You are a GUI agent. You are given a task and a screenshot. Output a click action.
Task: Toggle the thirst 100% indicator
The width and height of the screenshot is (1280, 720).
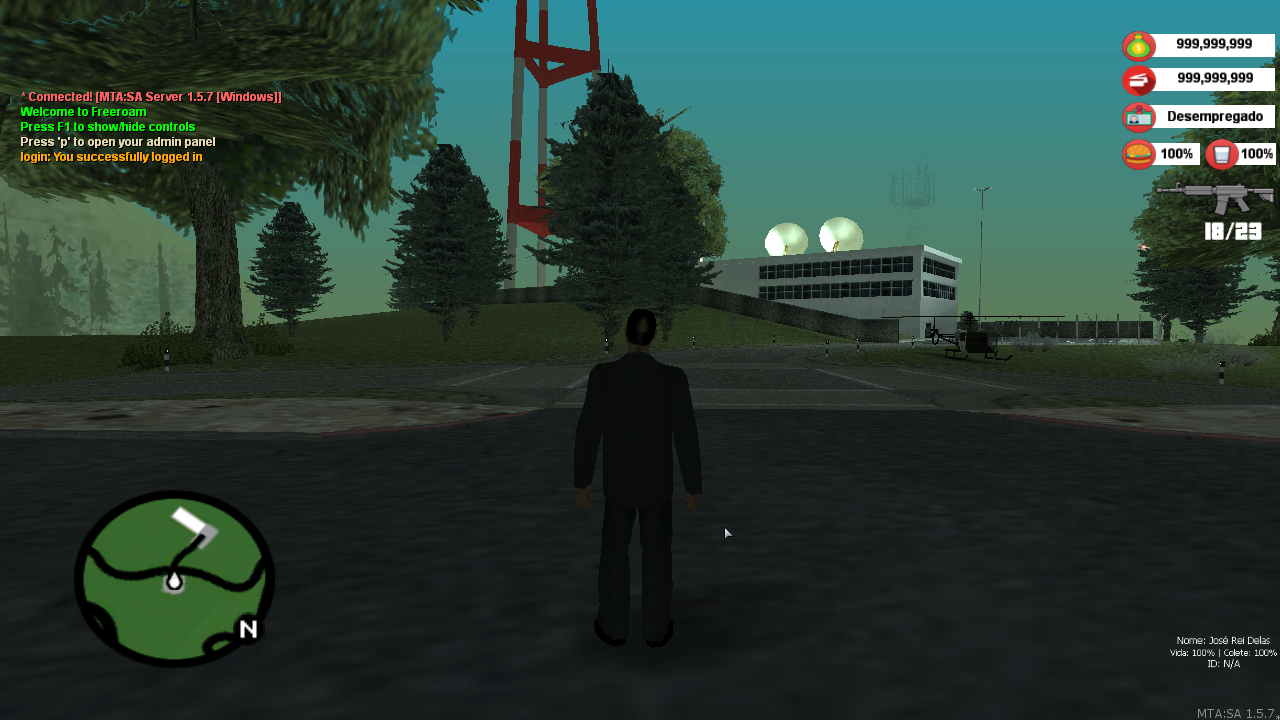click(1258, 153)
